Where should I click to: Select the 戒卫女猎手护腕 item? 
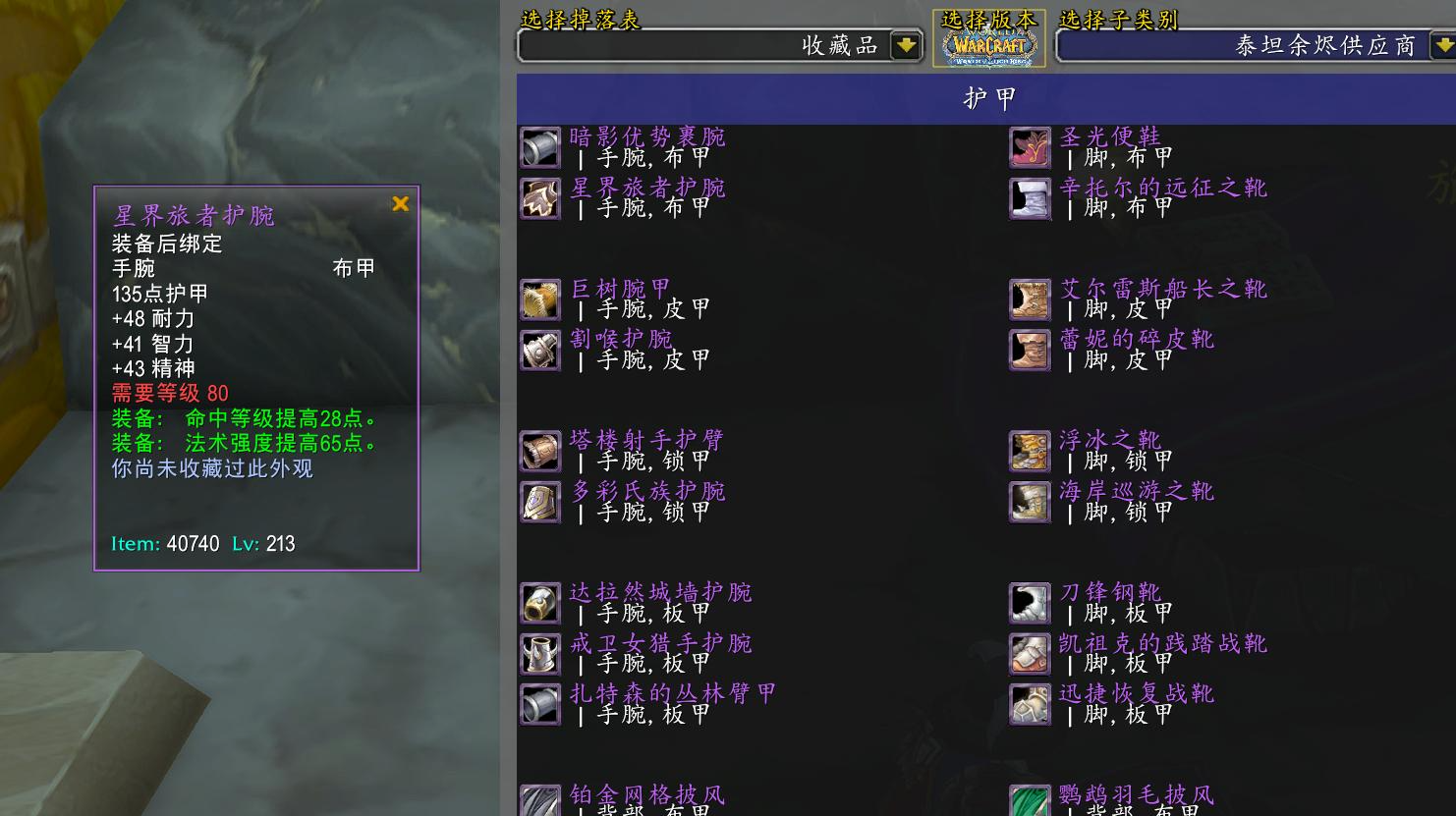click(660, 644)
